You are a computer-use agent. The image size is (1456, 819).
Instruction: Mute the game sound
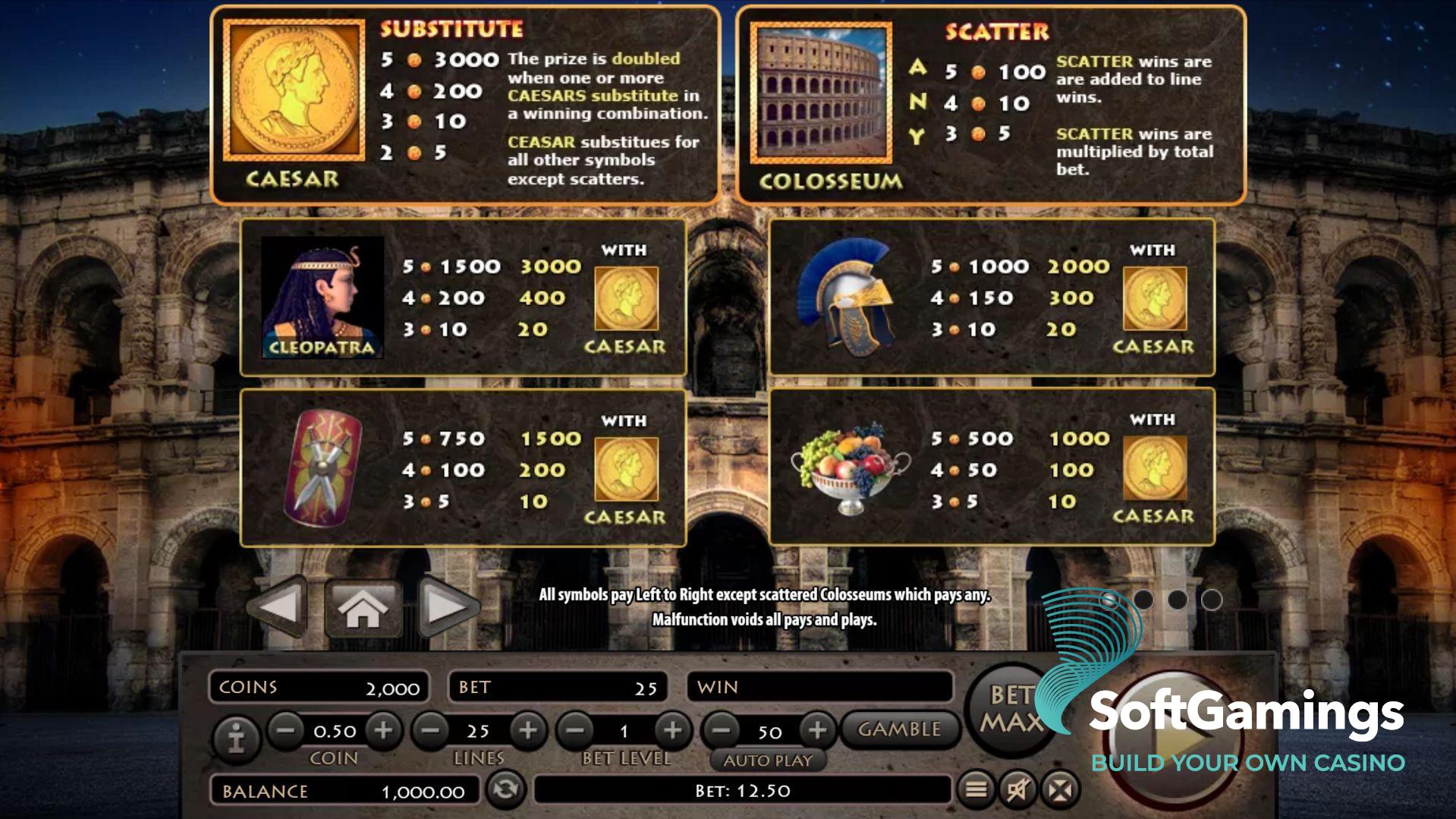click(1017, 791)
